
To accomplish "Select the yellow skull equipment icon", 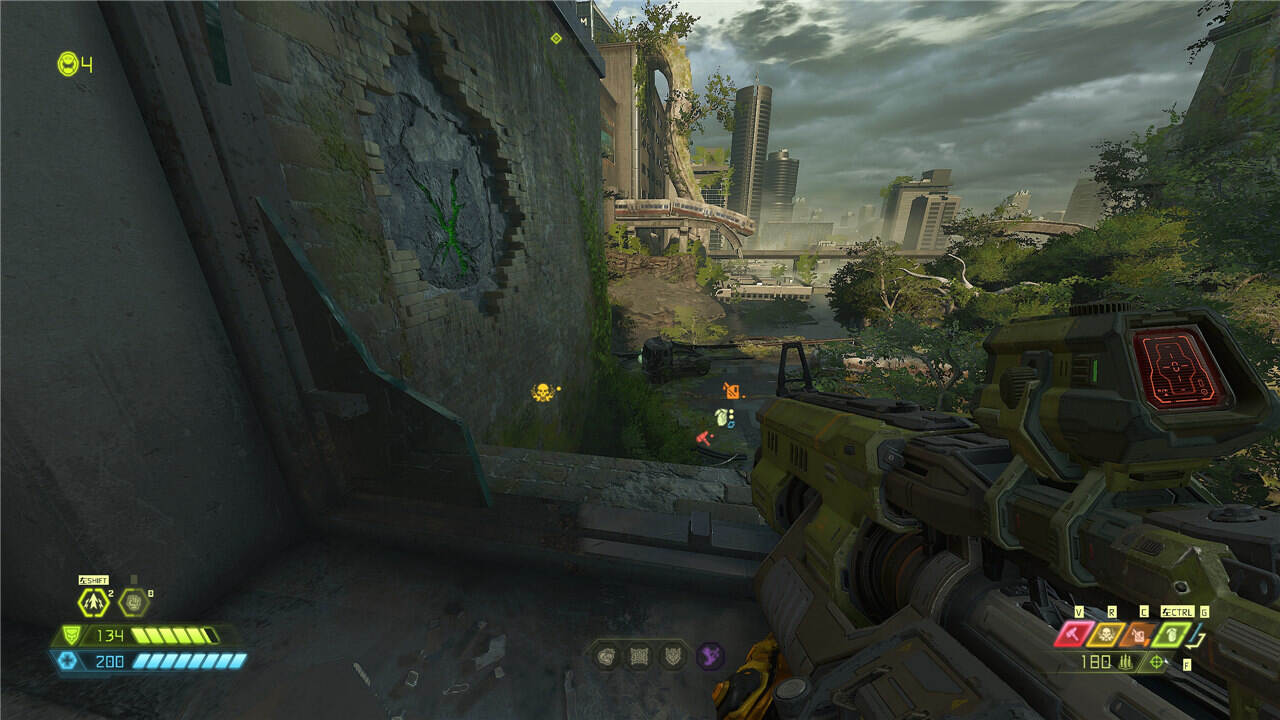I will [x=1108, y=634].
